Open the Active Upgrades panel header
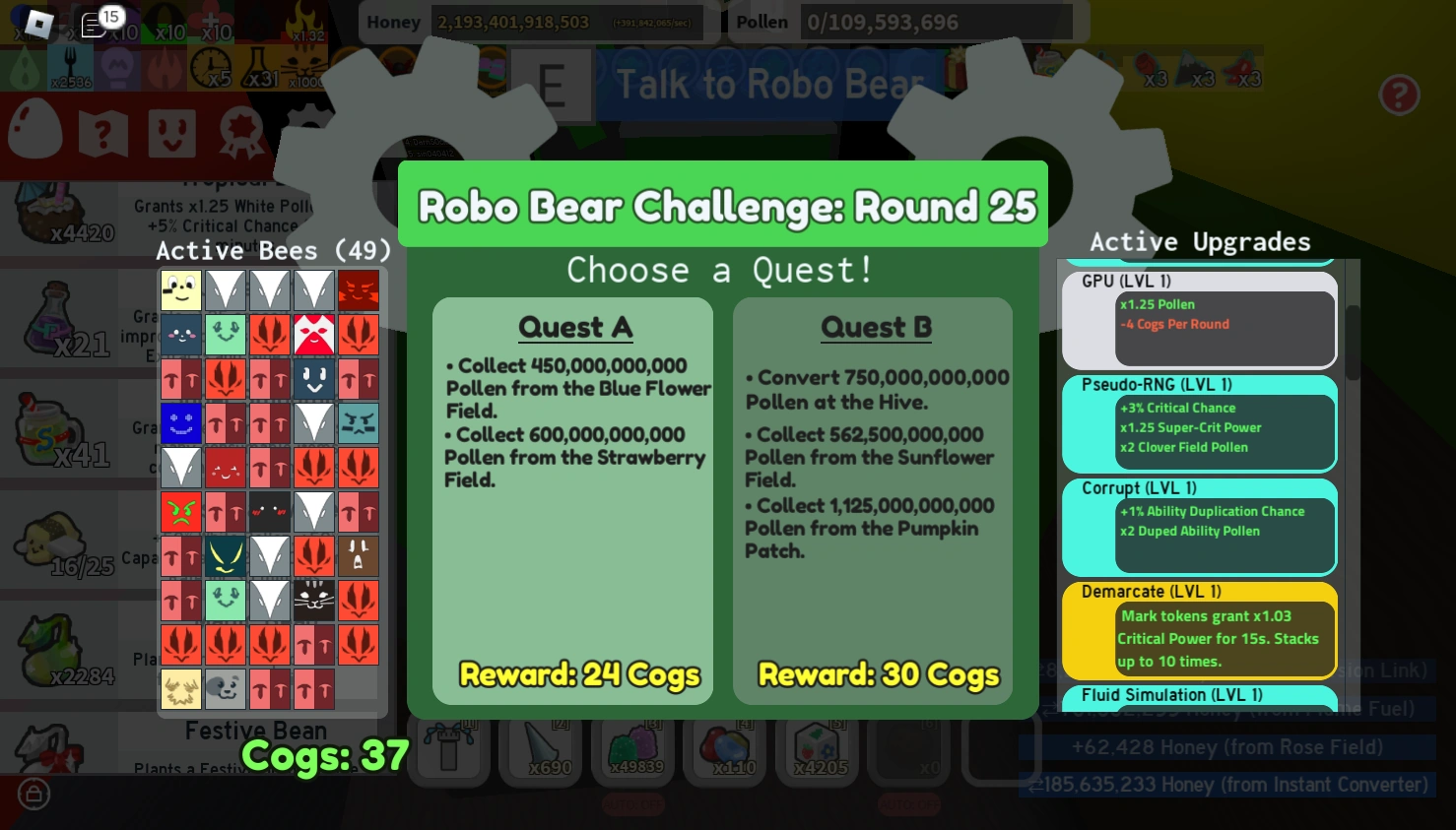The width and height of the screenshot is (1456, 830). [1200, 241]
